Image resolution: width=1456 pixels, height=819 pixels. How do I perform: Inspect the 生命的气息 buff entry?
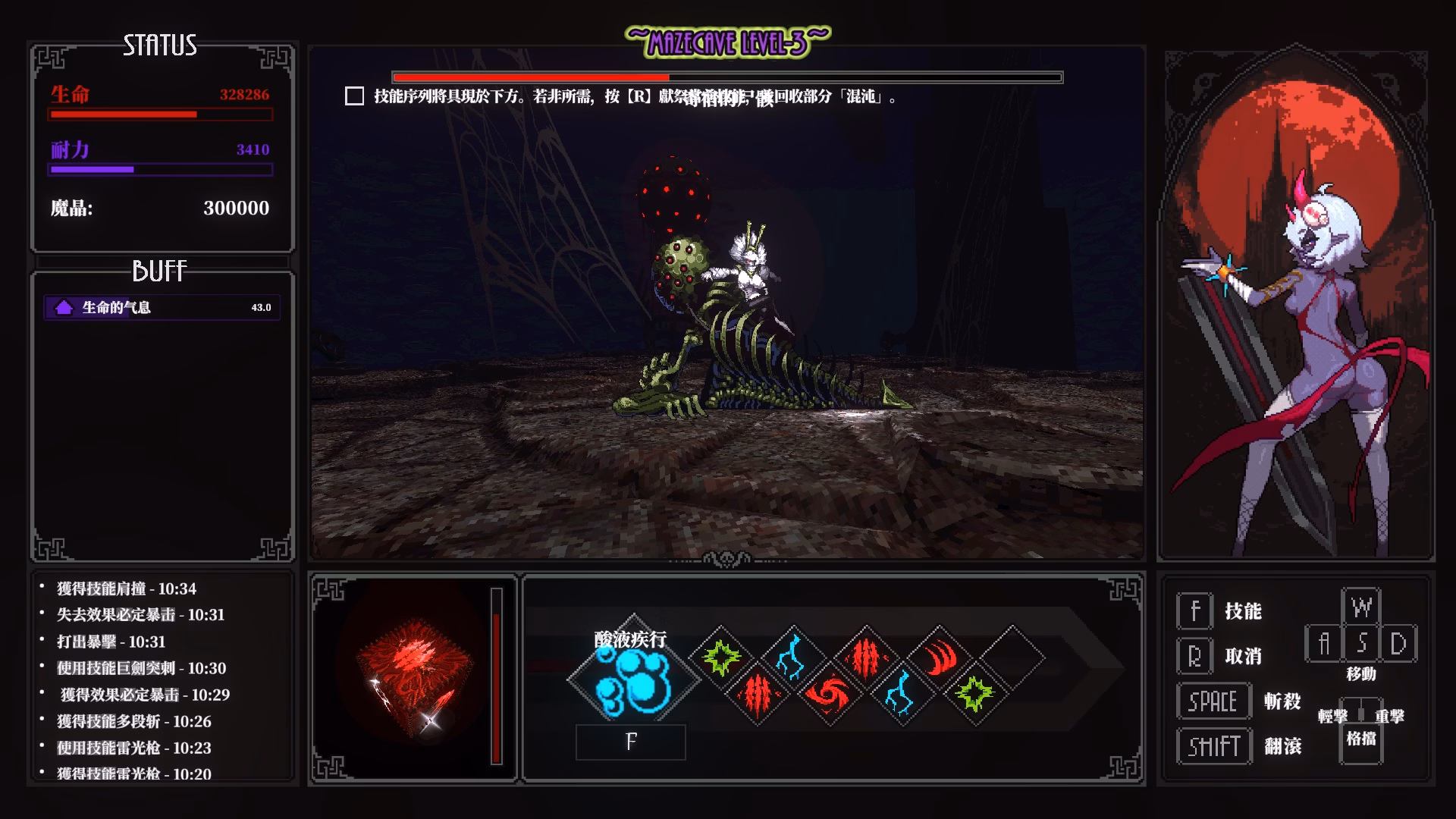pos(162,307)
